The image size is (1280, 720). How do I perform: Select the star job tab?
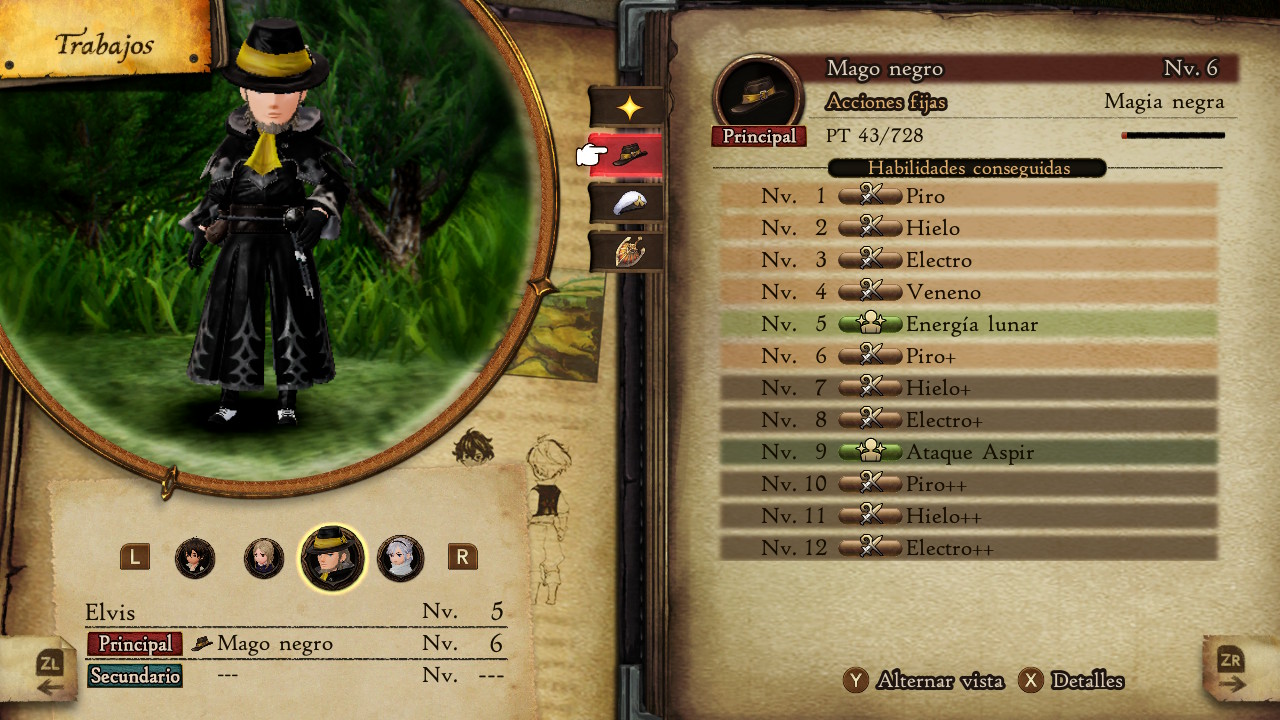click(x=627, y=107)
